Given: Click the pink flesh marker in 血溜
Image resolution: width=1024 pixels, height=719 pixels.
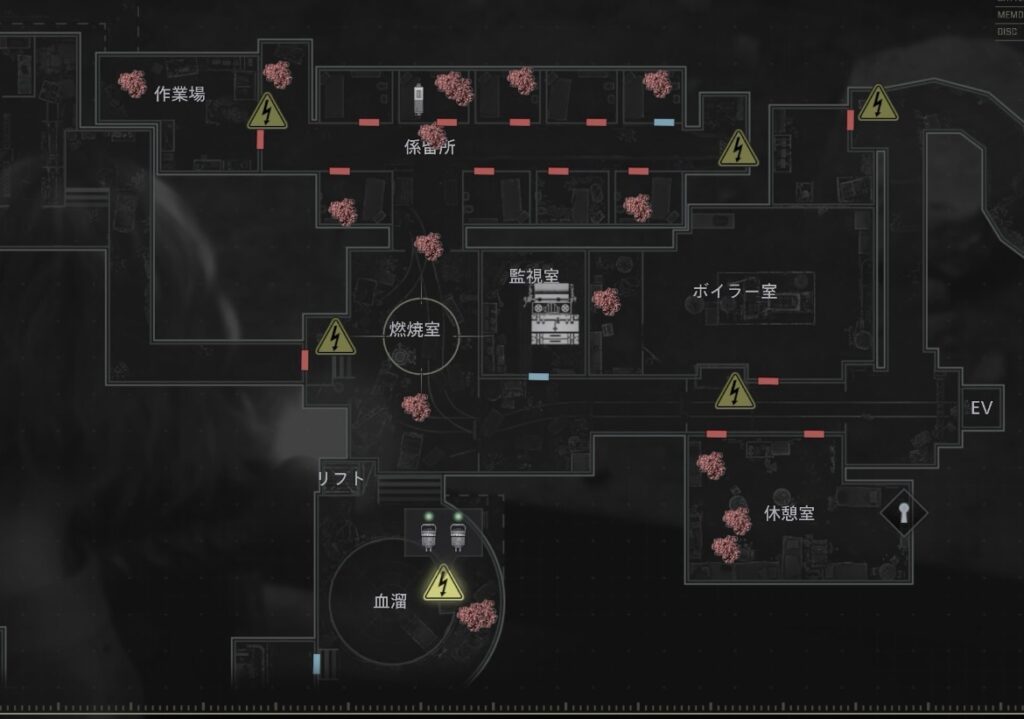Looking at the screenshot, I should click(477, 615).
